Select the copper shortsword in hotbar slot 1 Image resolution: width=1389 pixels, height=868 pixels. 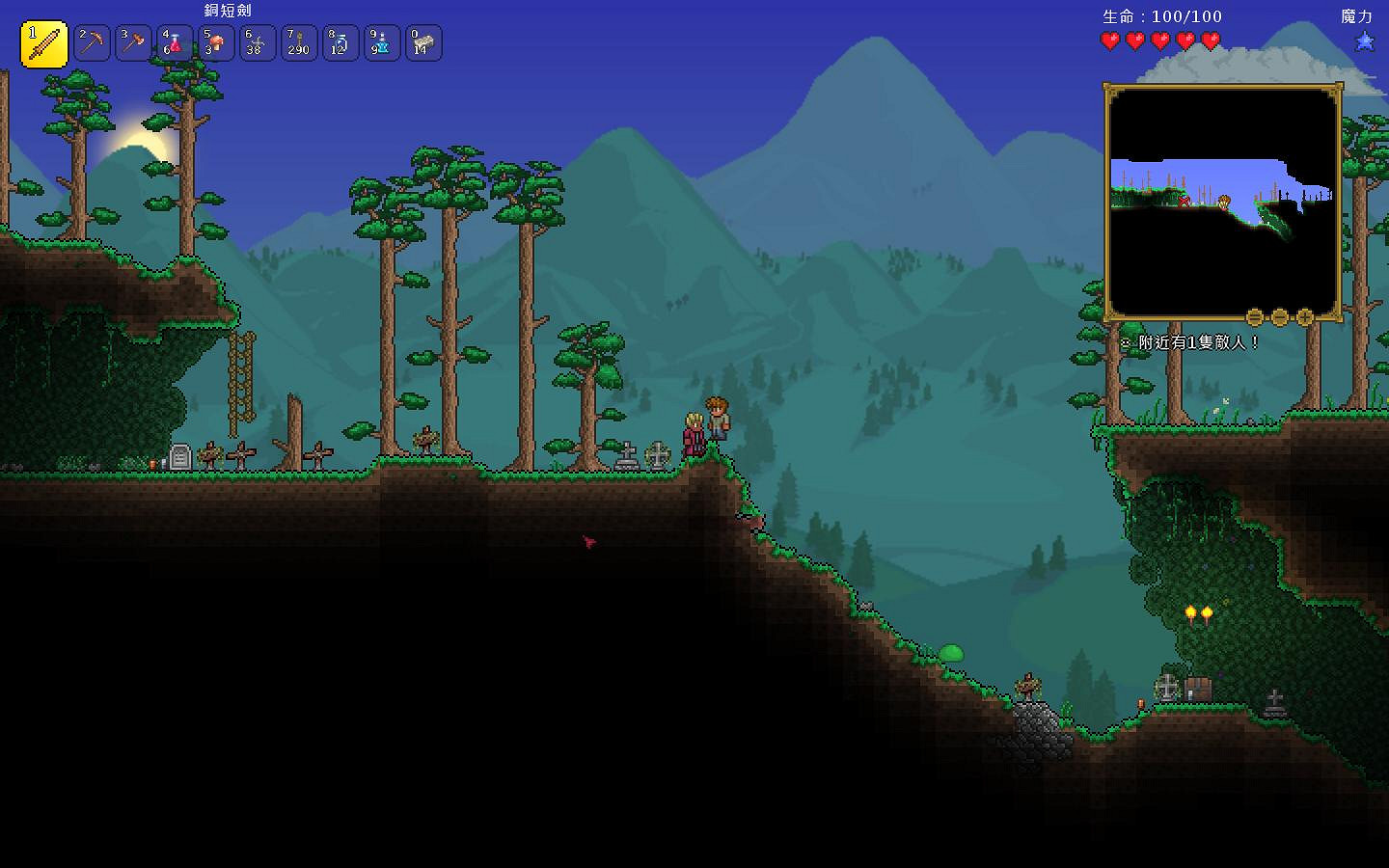pyautogui.click(x=44, y=44)
